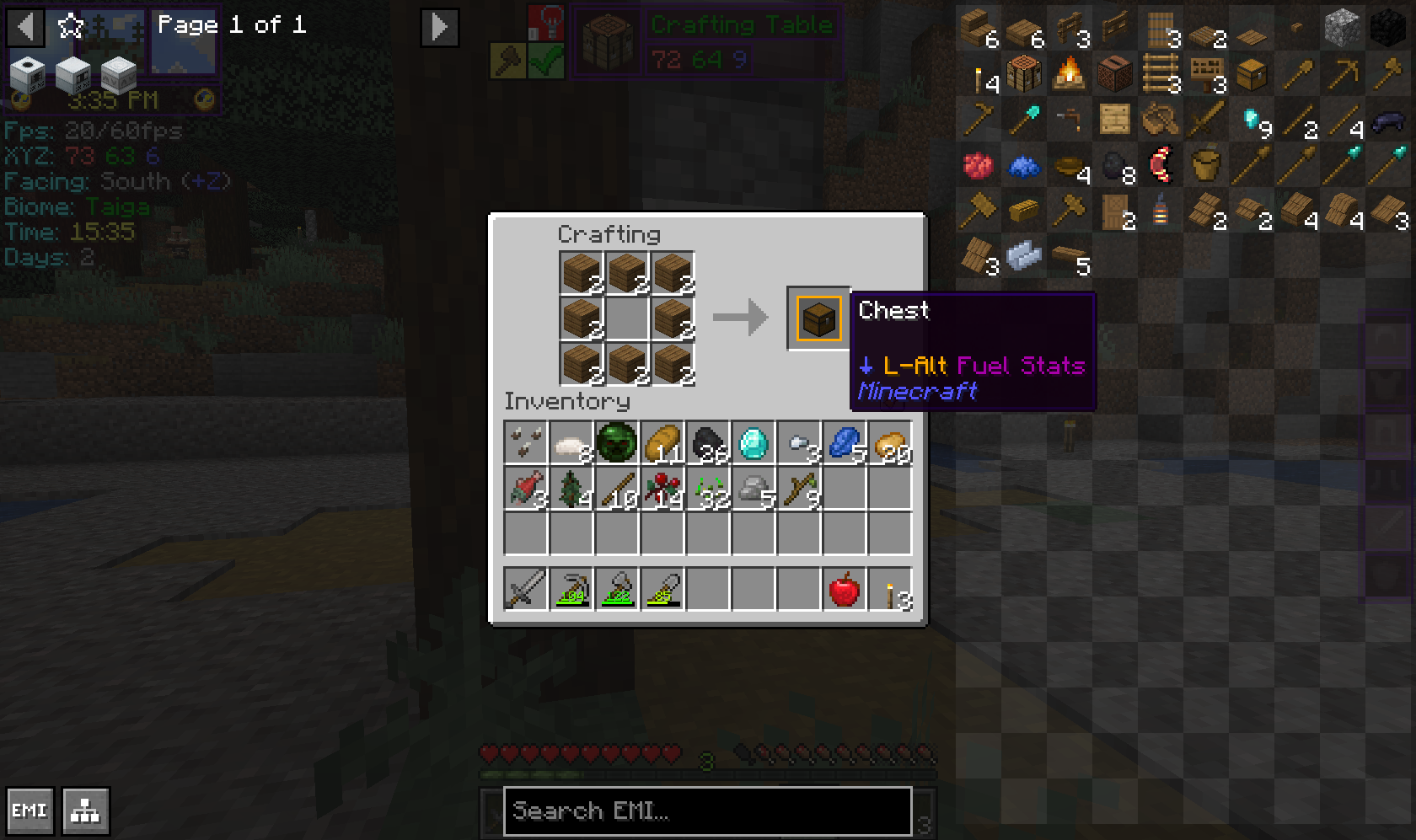Click the Chest tooltip Fuel Stats link
The height and width of the screenshot is (840, 1416).
pos(1022,366)
